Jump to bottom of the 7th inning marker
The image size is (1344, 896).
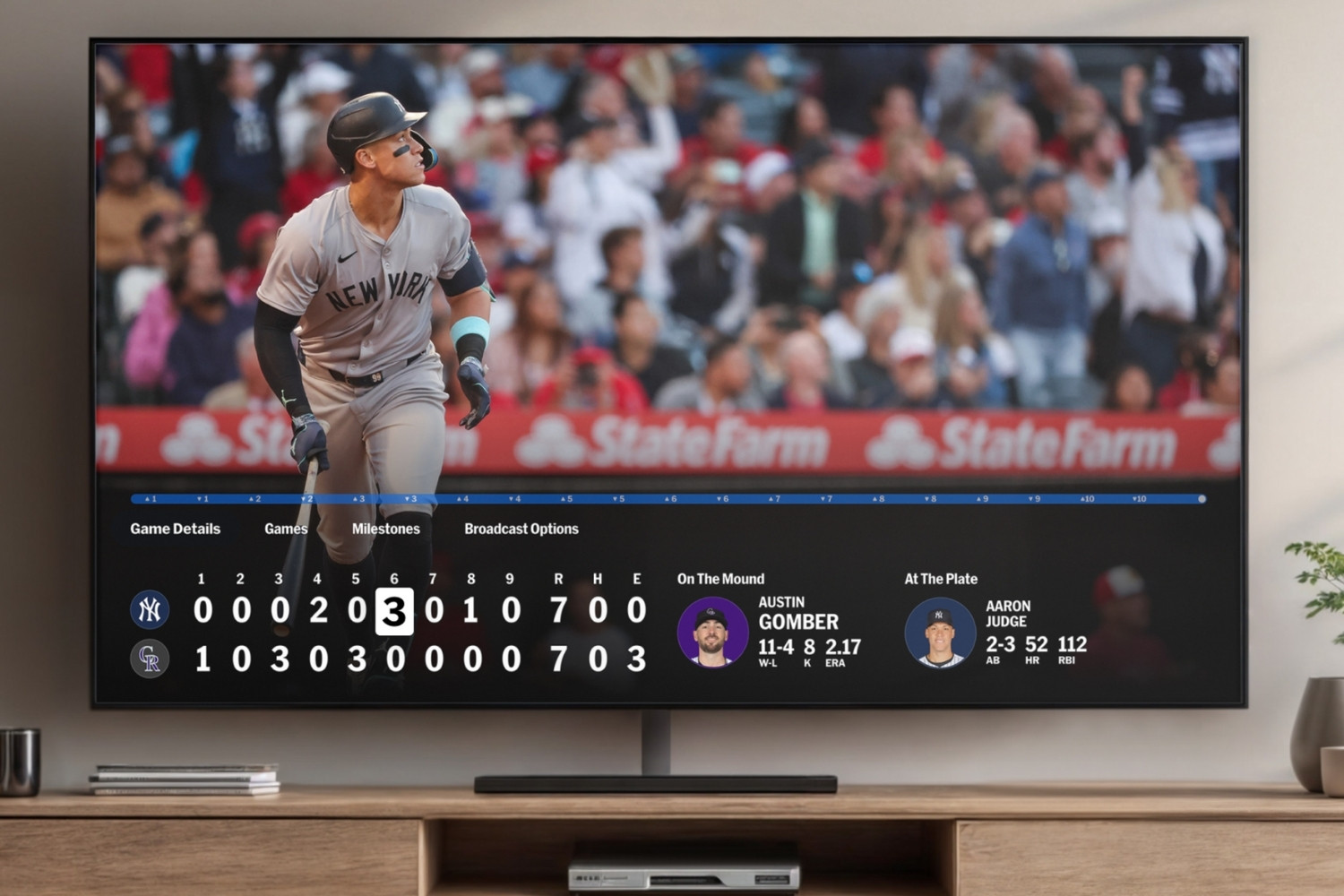pos(827,498)
